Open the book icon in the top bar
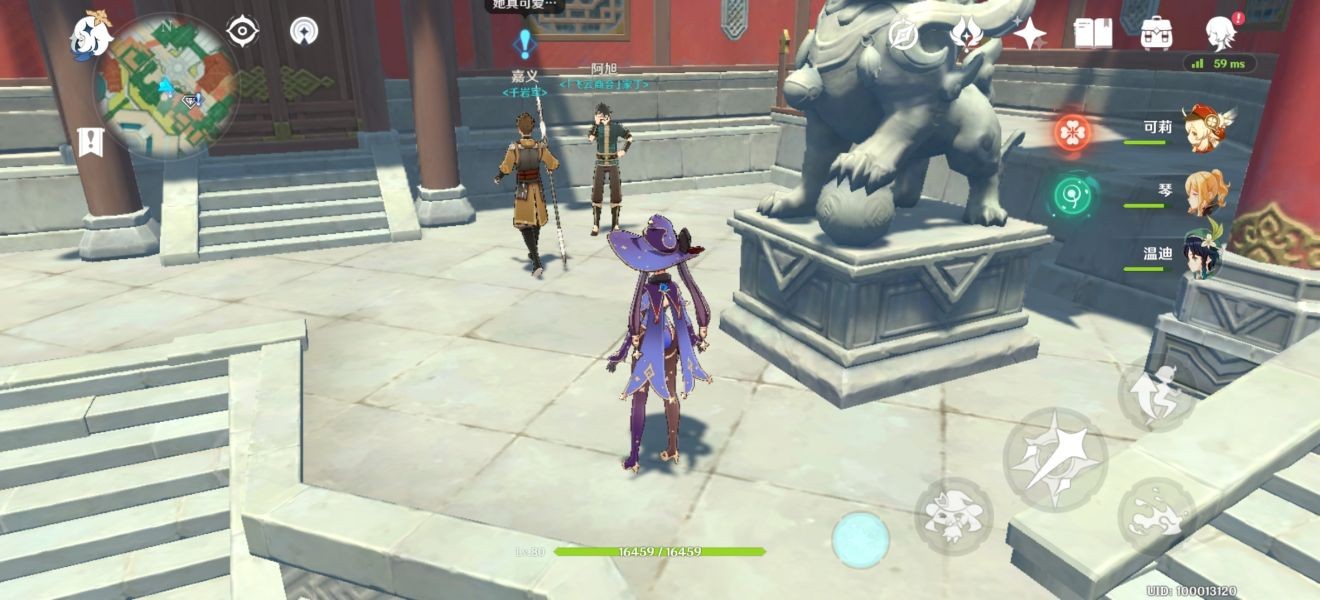The image size is (1320, 600). tap(1092, 33)
